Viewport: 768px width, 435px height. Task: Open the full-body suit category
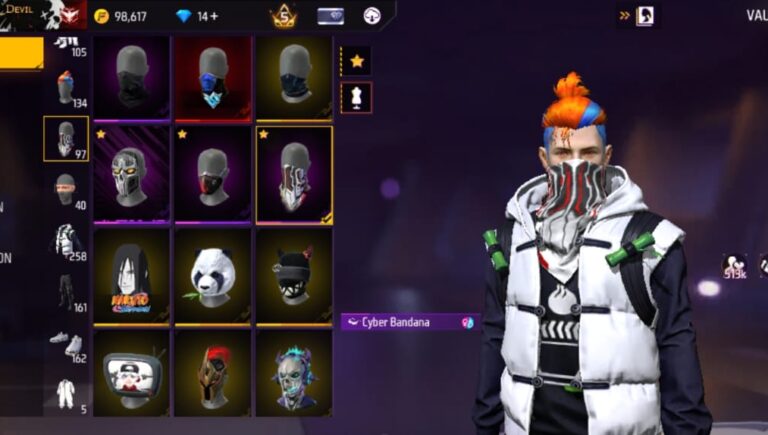tap(66, 393)
